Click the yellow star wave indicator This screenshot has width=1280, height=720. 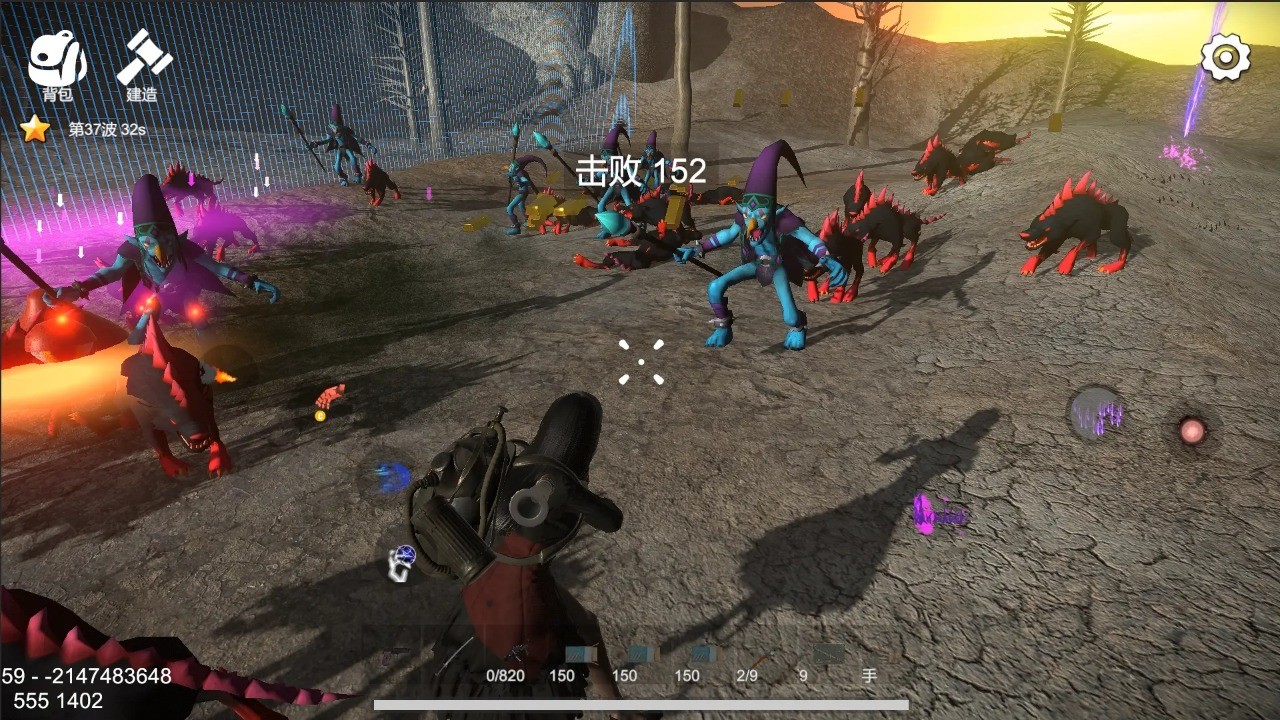(x=34, y=127)
